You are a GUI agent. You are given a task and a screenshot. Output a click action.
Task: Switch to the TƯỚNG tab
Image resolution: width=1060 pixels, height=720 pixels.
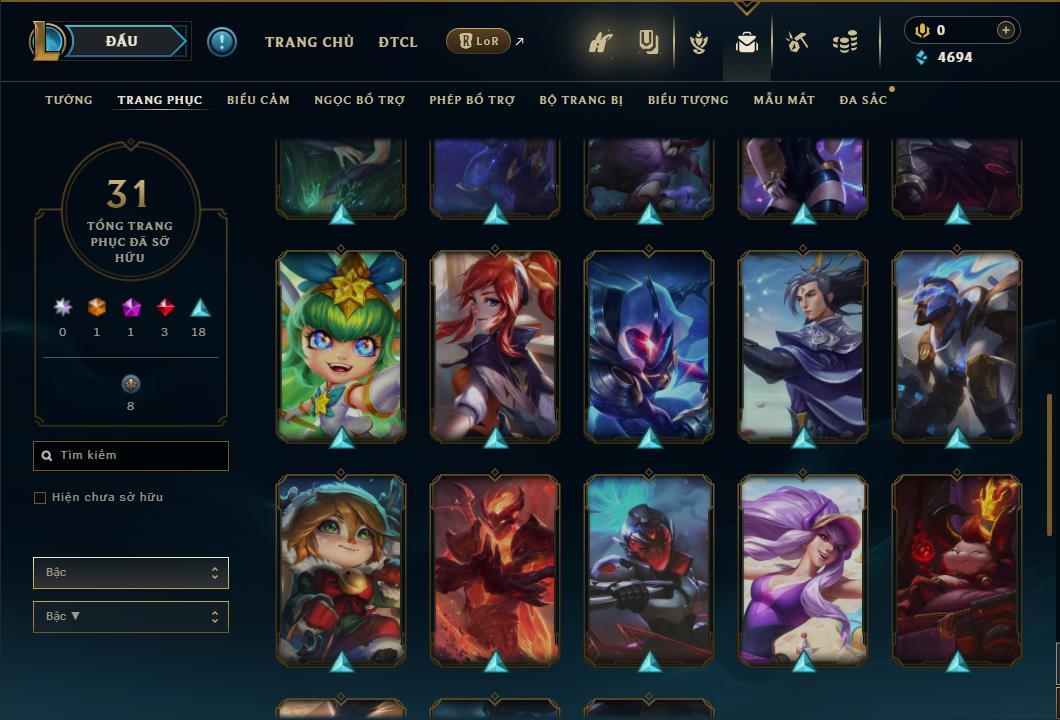(x=69, y=100)
